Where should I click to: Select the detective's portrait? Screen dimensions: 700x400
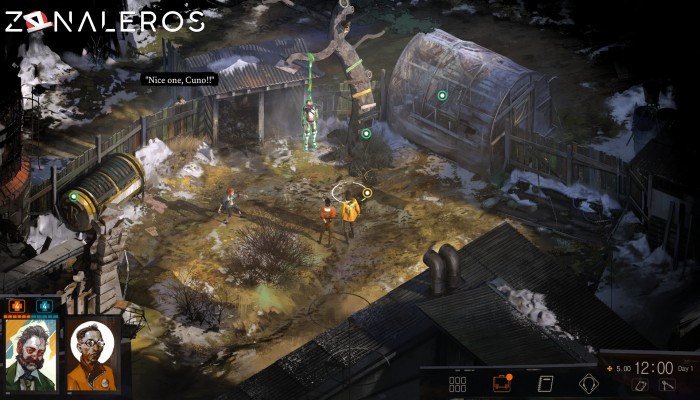(31, 355)
